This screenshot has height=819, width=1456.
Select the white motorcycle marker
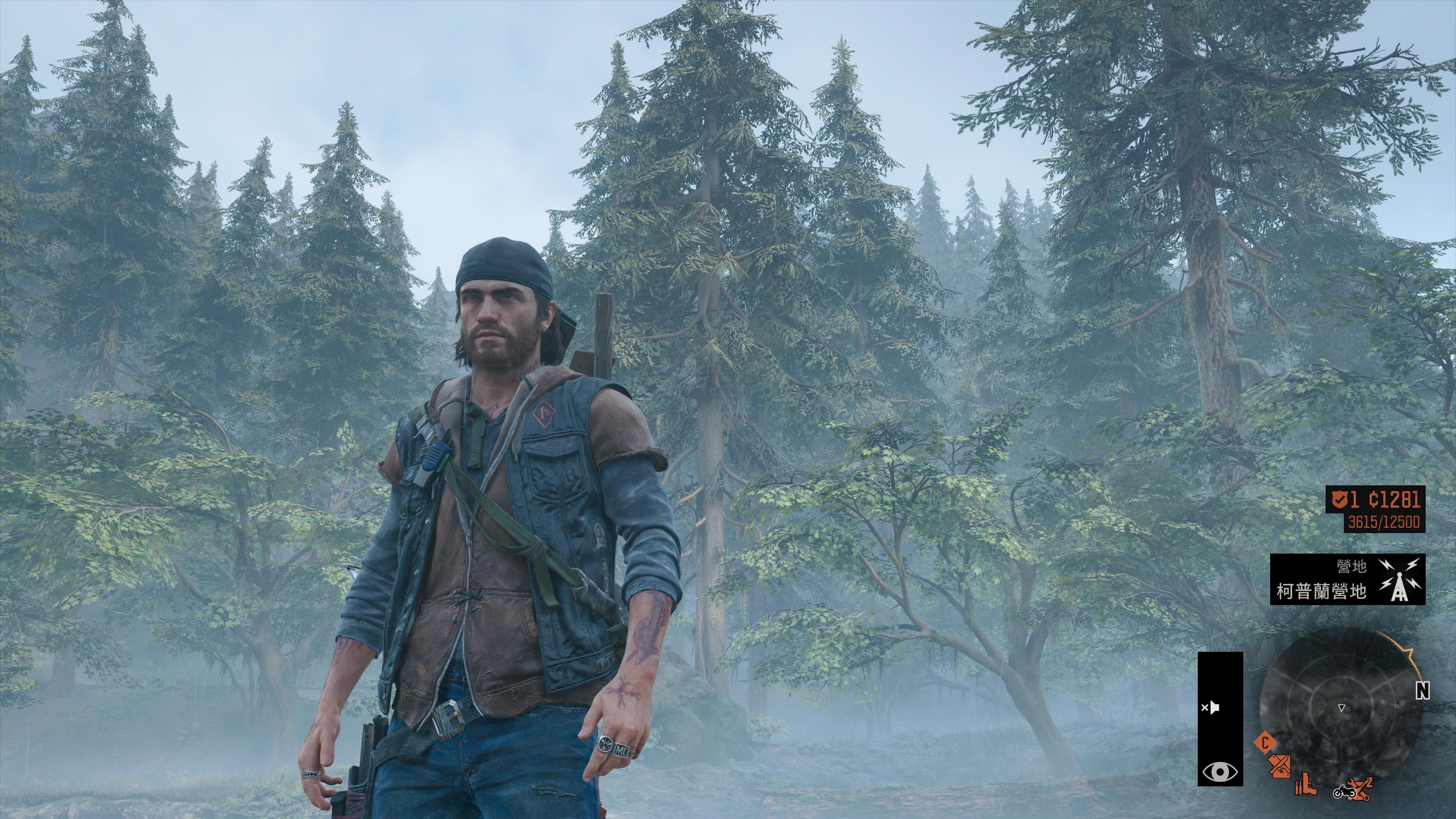(1344, 791)
